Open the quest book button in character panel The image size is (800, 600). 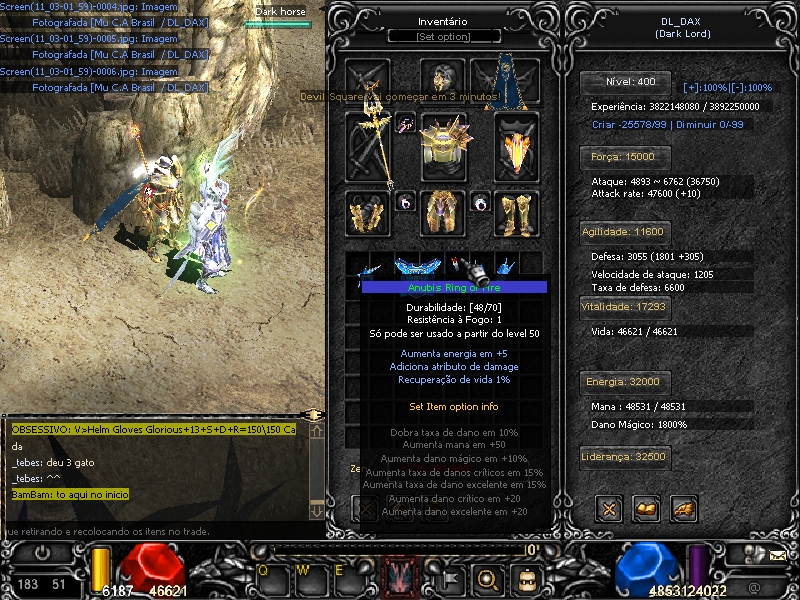point(646,509)
